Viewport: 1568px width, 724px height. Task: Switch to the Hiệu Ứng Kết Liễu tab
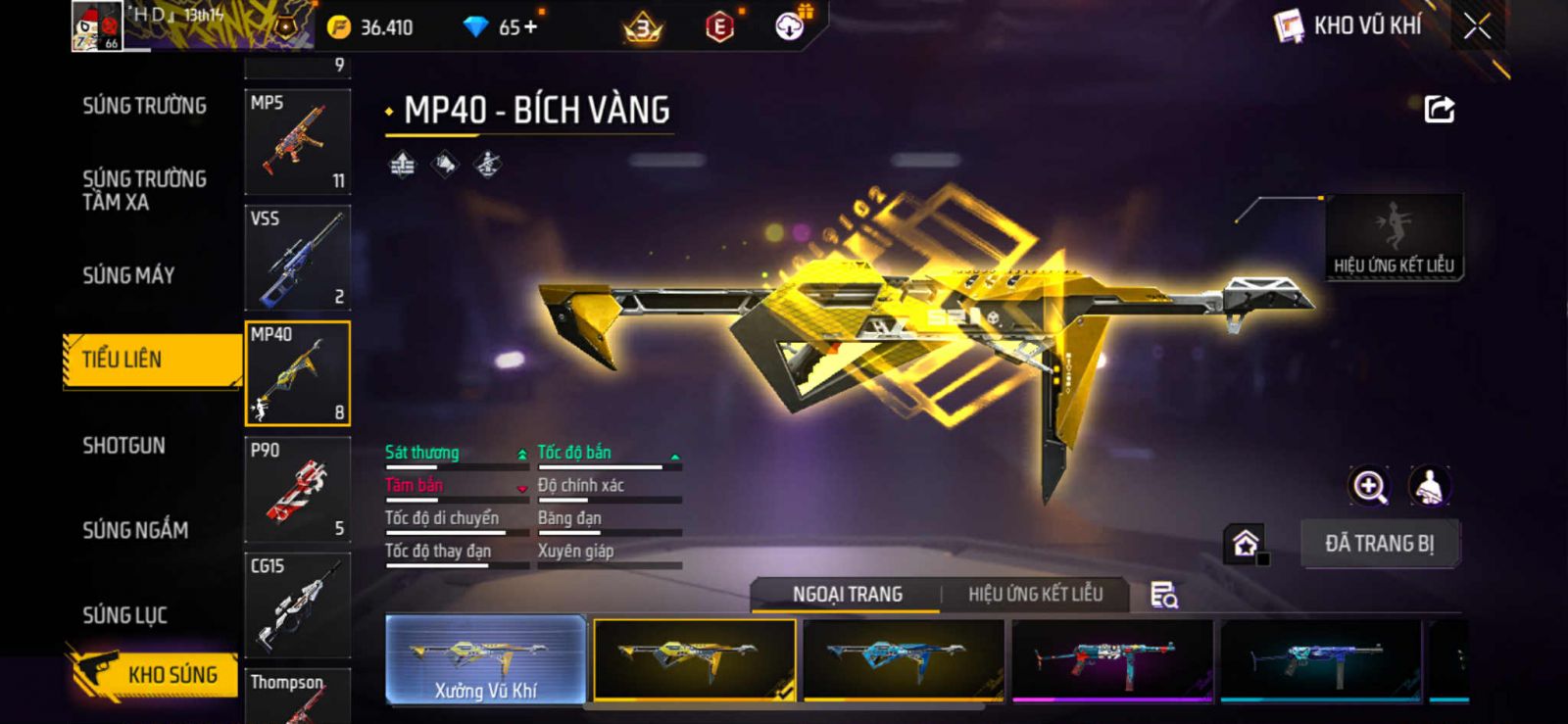[1035, 594]
